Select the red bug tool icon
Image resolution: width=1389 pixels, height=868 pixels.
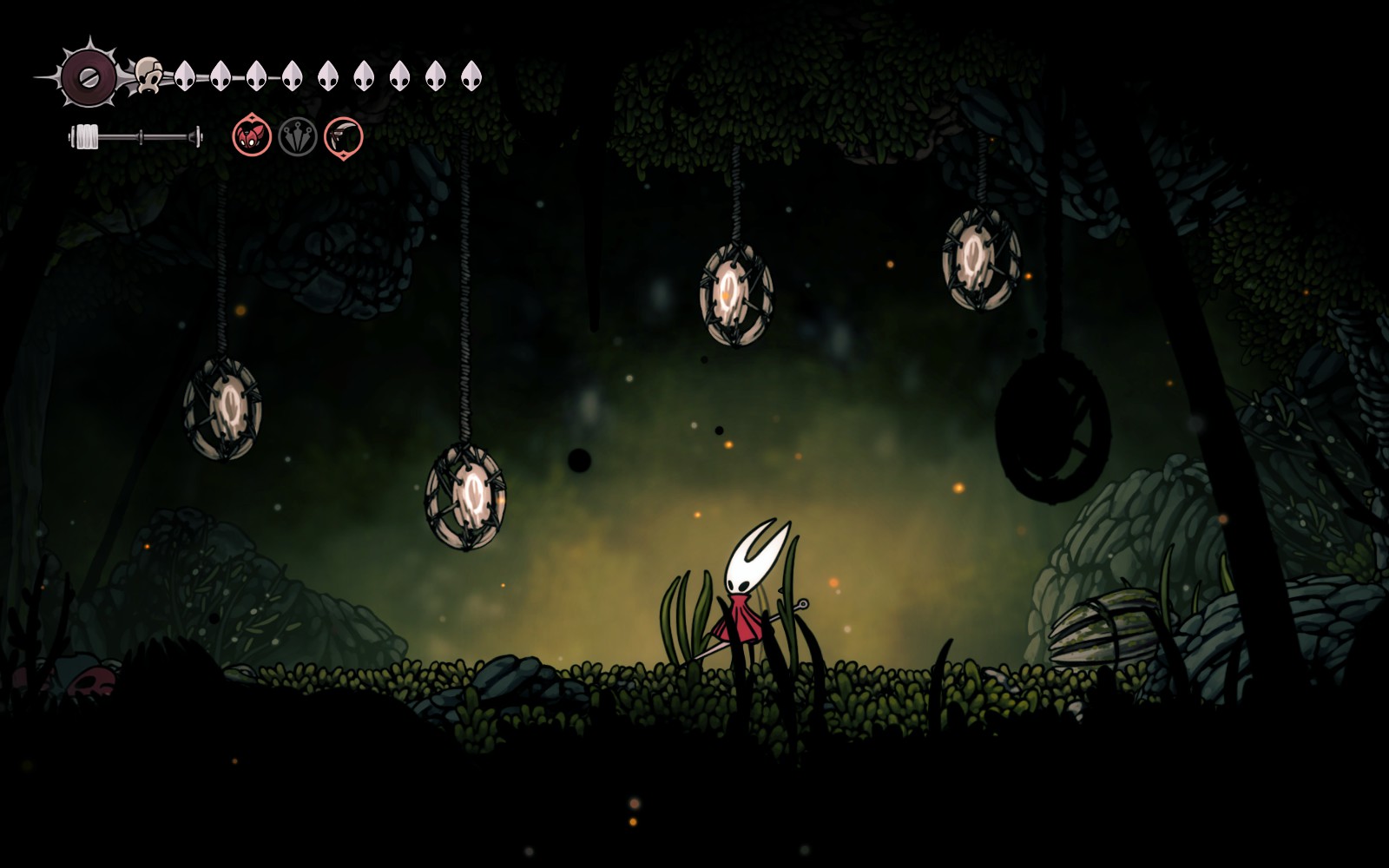point(252,137)
